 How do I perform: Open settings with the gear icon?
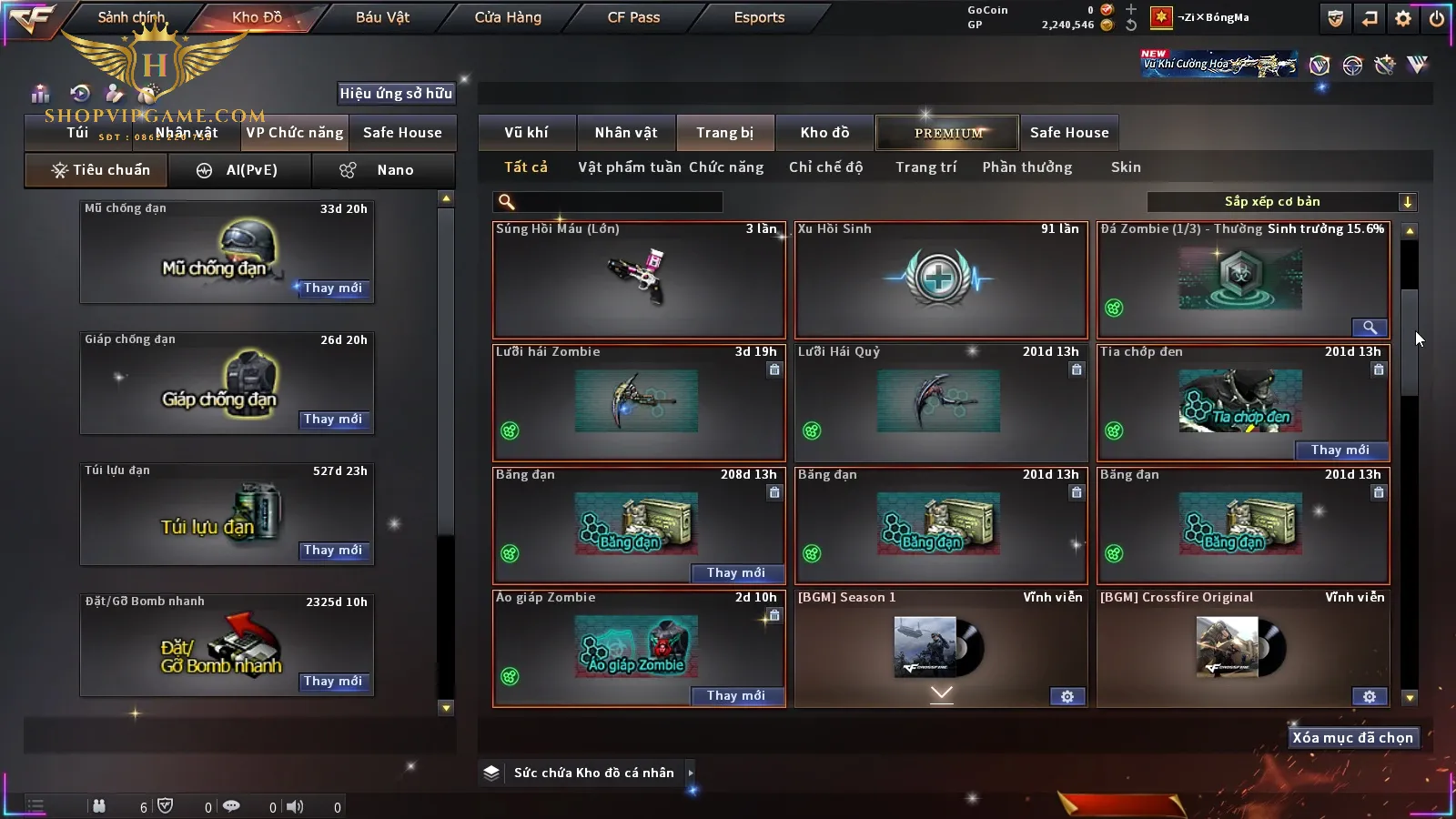pyautogui.click(x=1403, y=18)
